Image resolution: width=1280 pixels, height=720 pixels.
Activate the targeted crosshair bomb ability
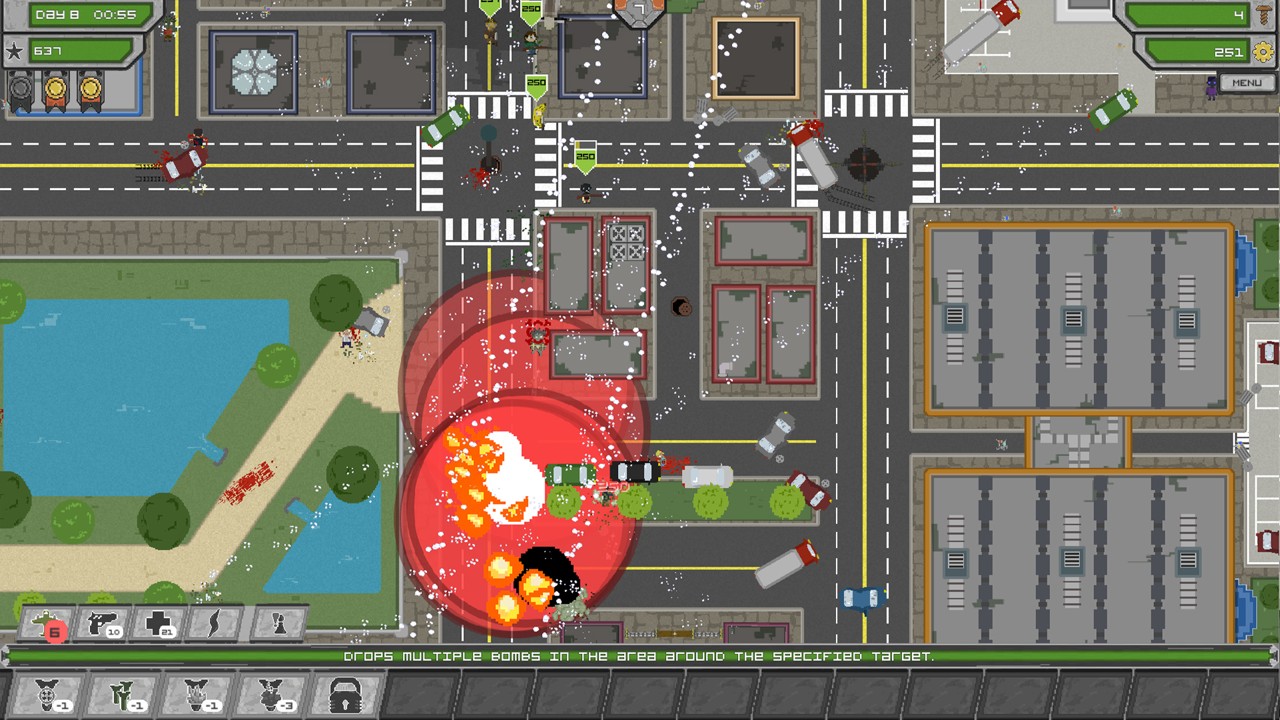[x=46, y=693]
